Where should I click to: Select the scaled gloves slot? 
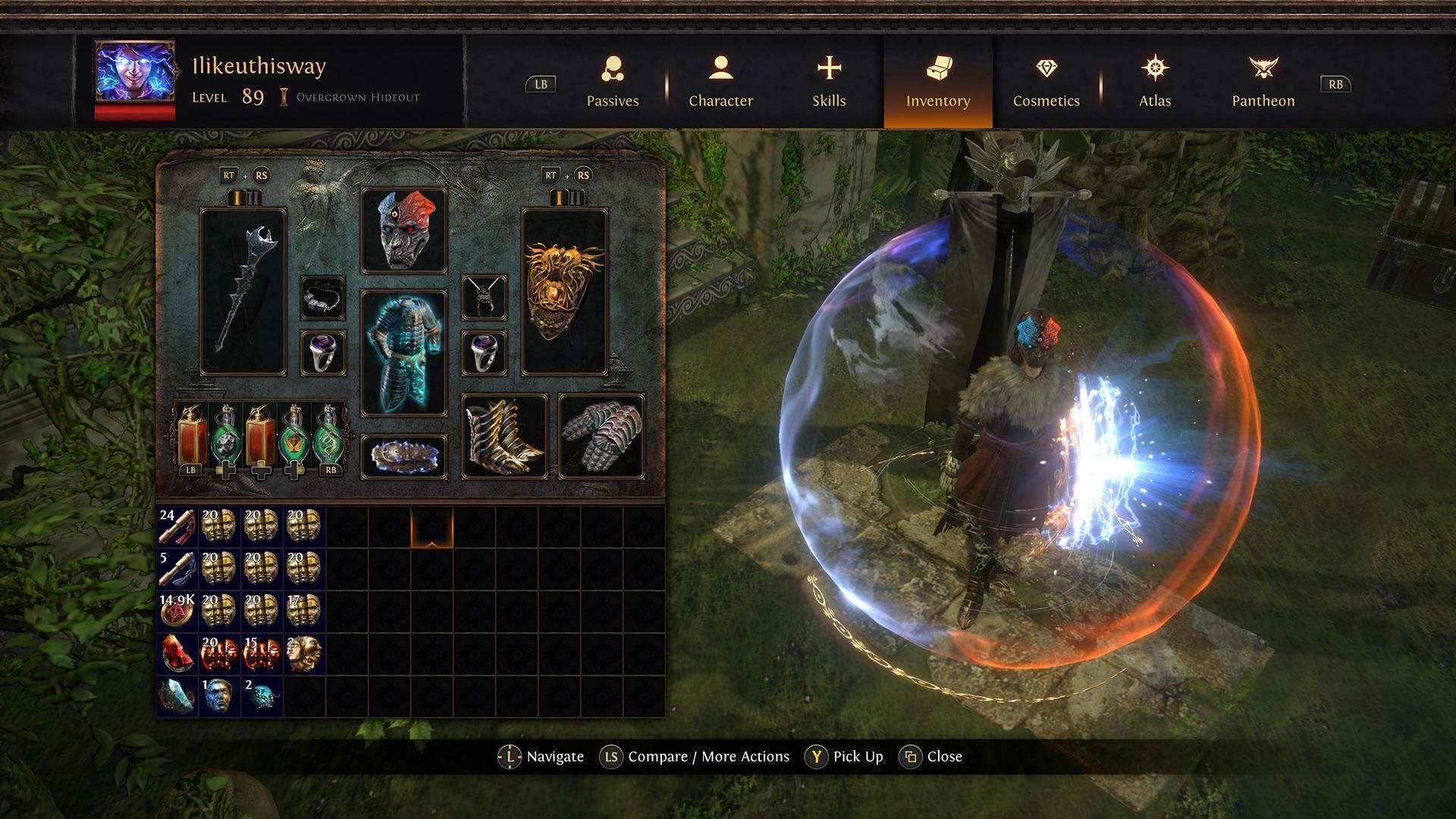point(601,436)
